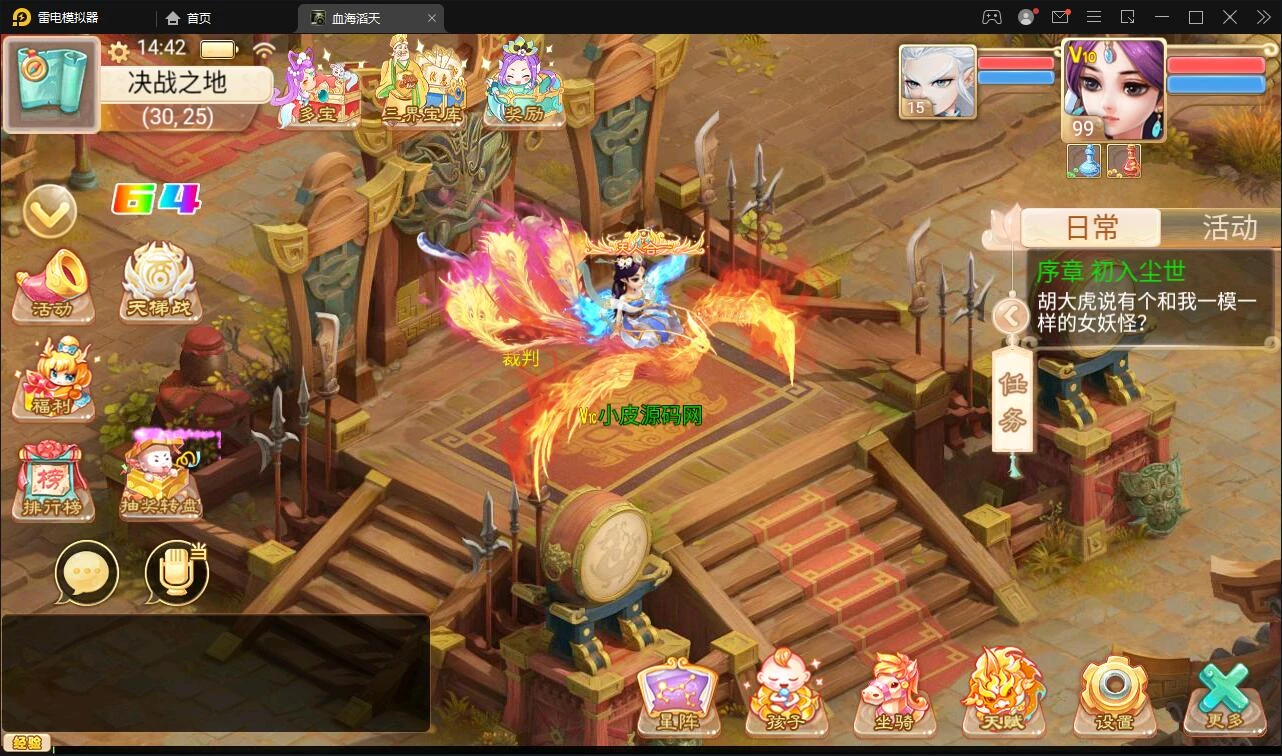Close the expanded menu with 更多 X button
The width and height of the screenshot is (1282, 756).
tap(1224, 697)
